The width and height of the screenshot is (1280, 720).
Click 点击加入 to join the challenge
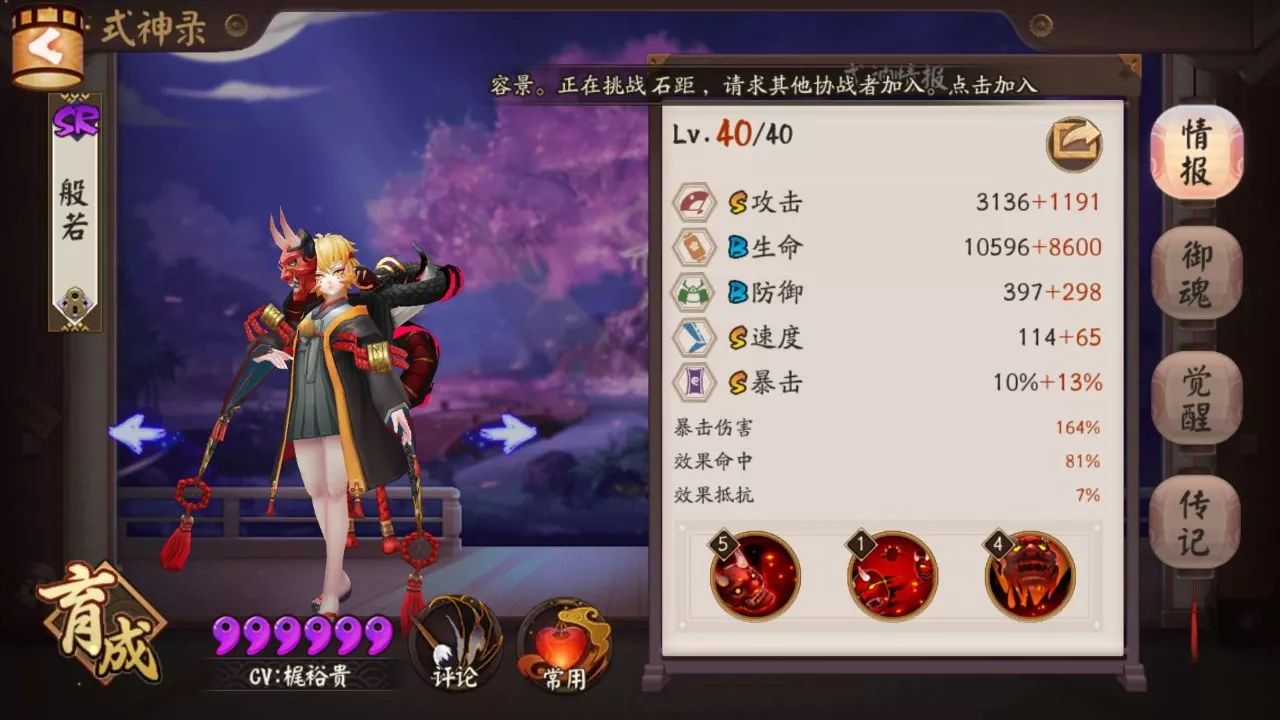coord(995,87)
